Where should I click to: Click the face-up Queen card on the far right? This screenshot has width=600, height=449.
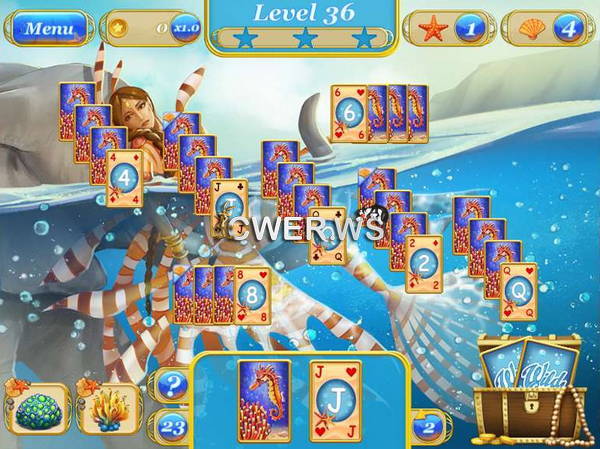coord(518,291)
